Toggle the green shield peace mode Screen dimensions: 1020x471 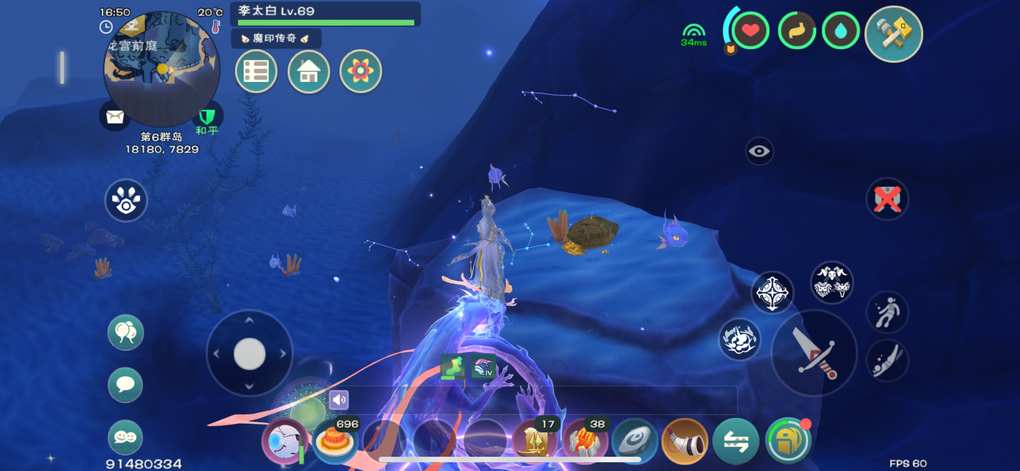coord(207,118)
